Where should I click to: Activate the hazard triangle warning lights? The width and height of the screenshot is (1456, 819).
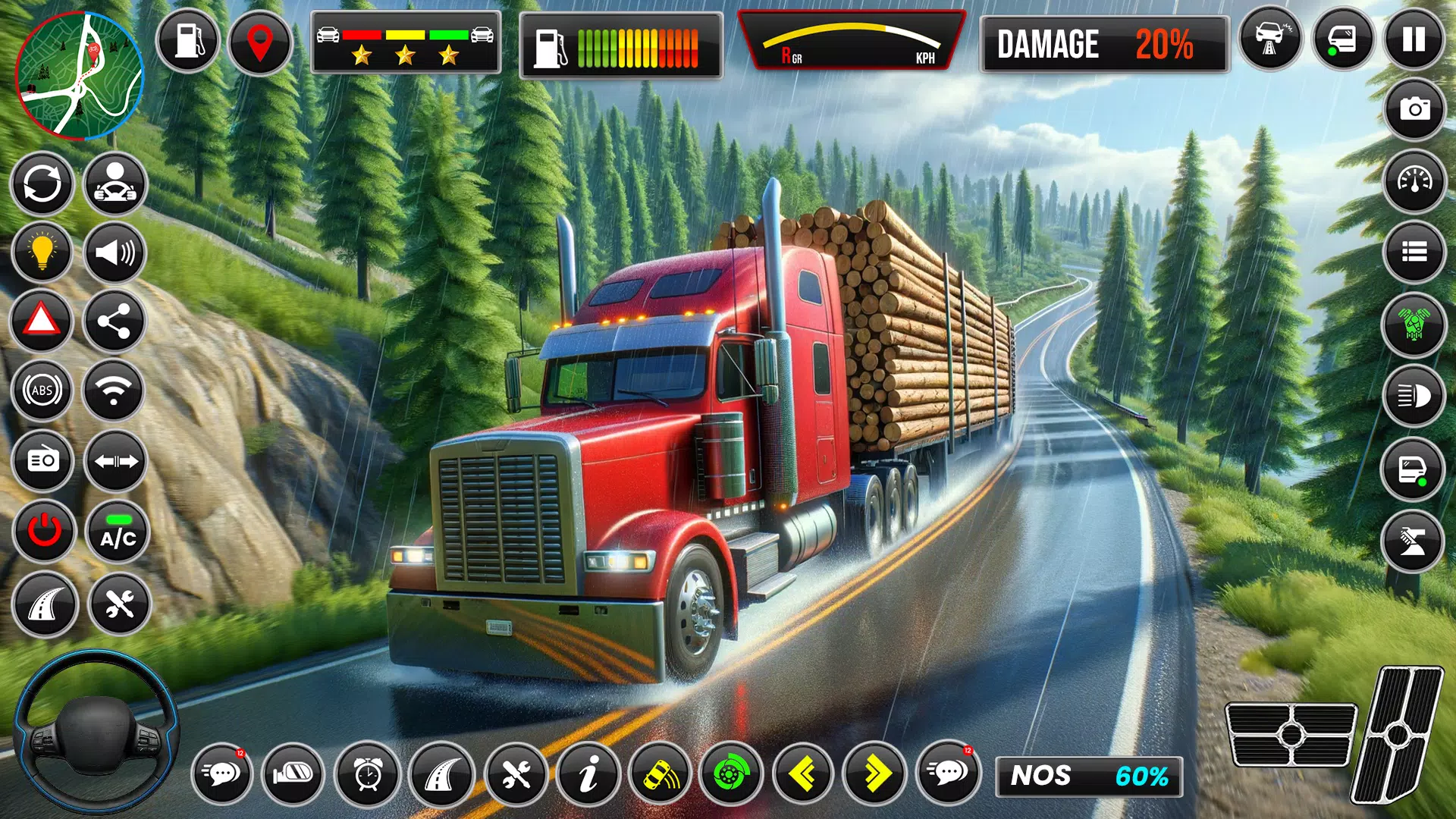(x=42, y=321)
